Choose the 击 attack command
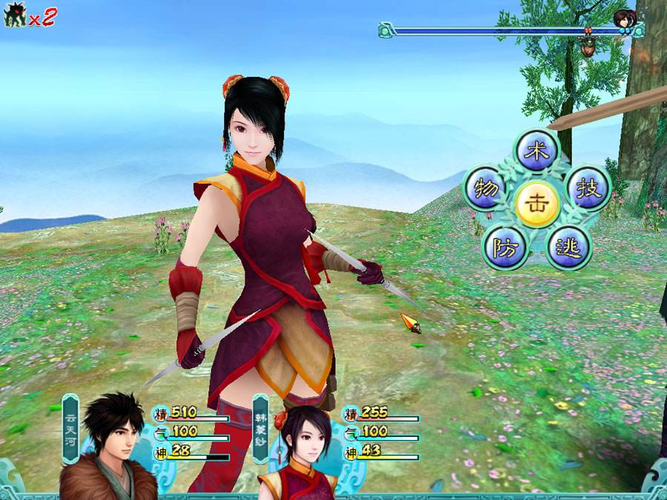 point(538,201)
